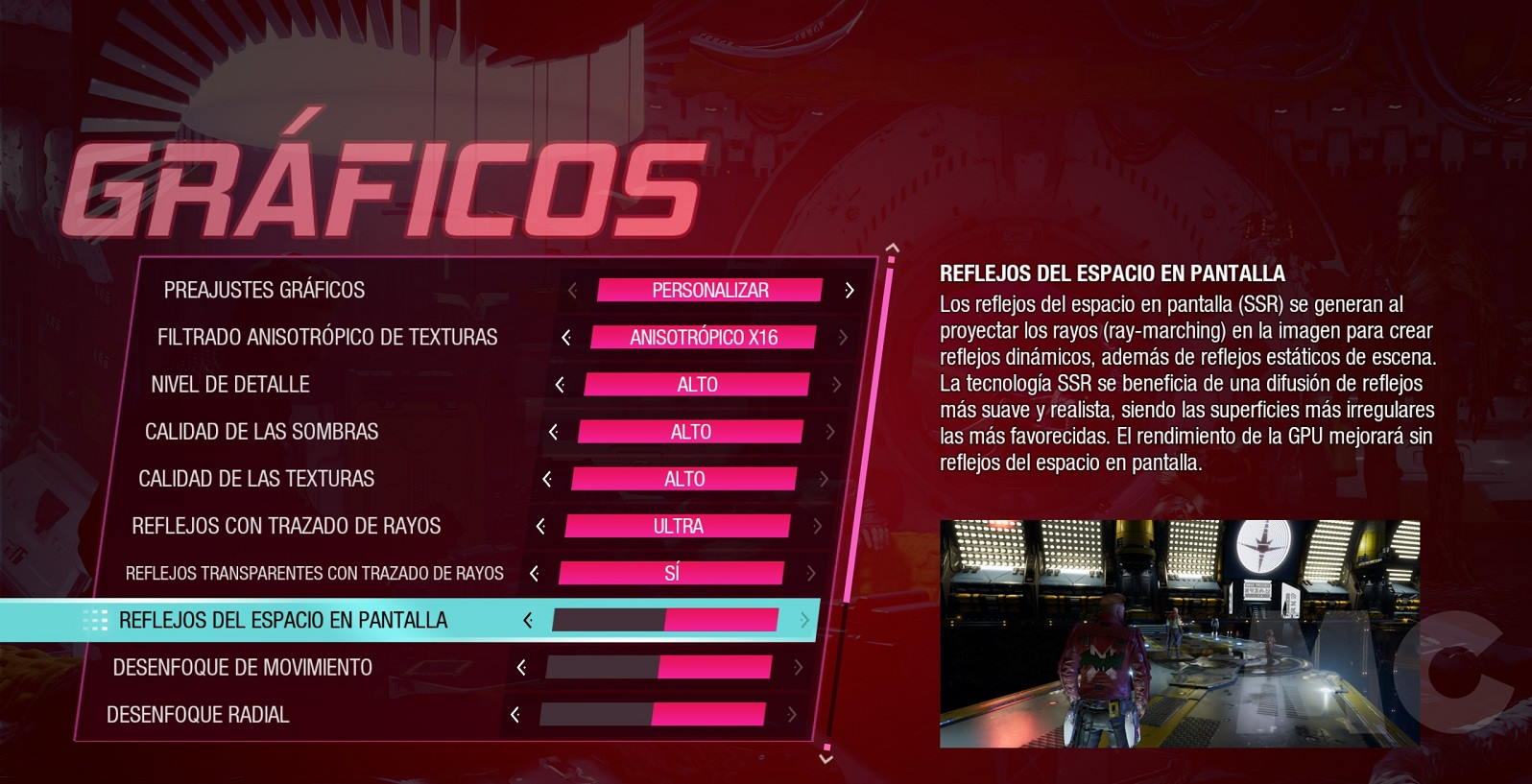This screenshot has width=1532, height=784.
Task: Click left arrow for Desenfoque de Movimiento
Action: coord(521,668)
